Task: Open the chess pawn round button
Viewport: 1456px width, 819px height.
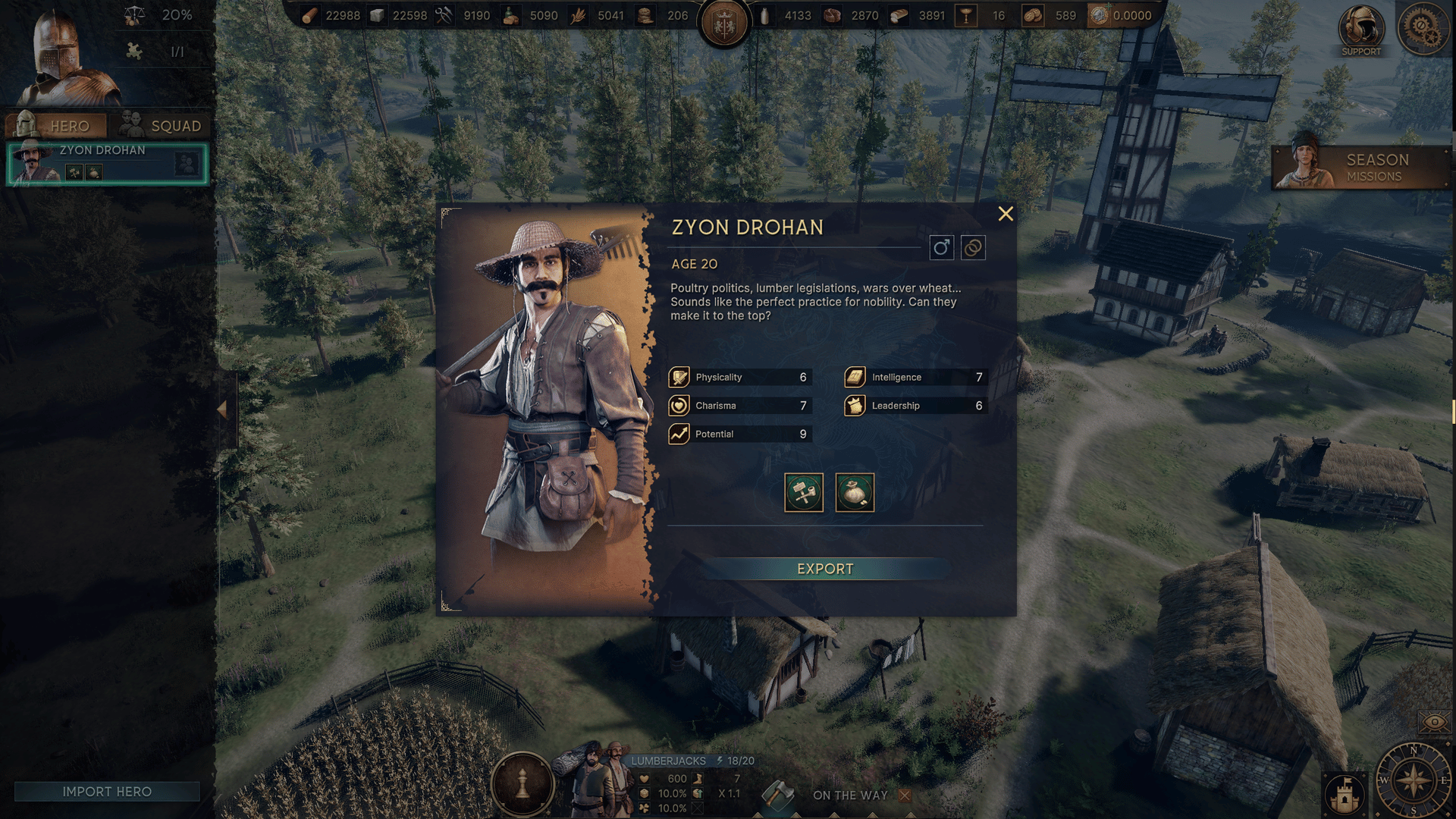Action: (x=522, y=783)
